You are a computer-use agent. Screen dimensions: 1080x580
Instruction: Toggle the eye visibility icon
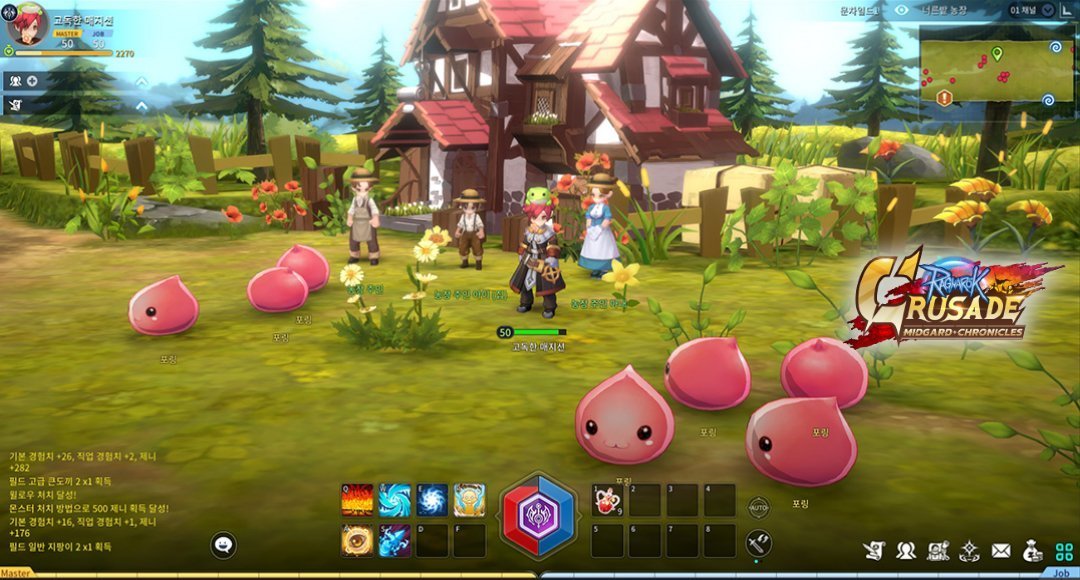[x=902, y=10]
